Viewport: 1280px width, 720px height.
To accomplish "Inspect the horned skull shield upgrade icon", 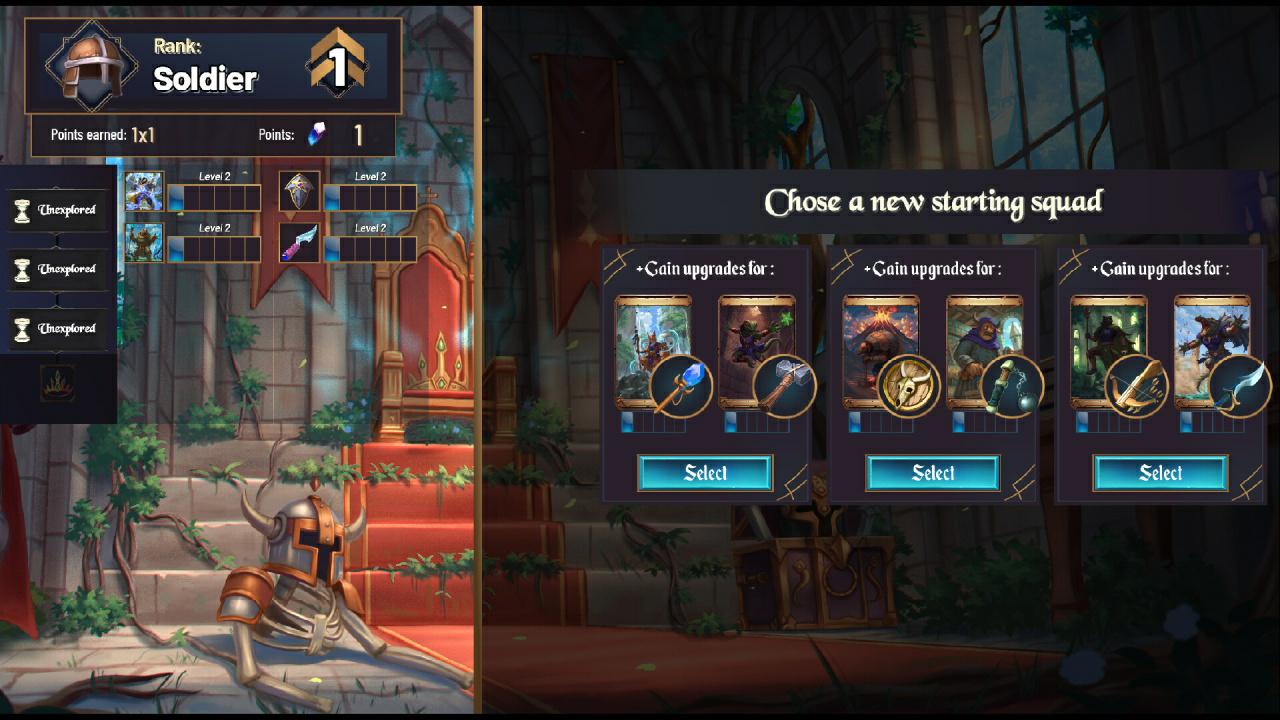I will (x=909, y=386).
